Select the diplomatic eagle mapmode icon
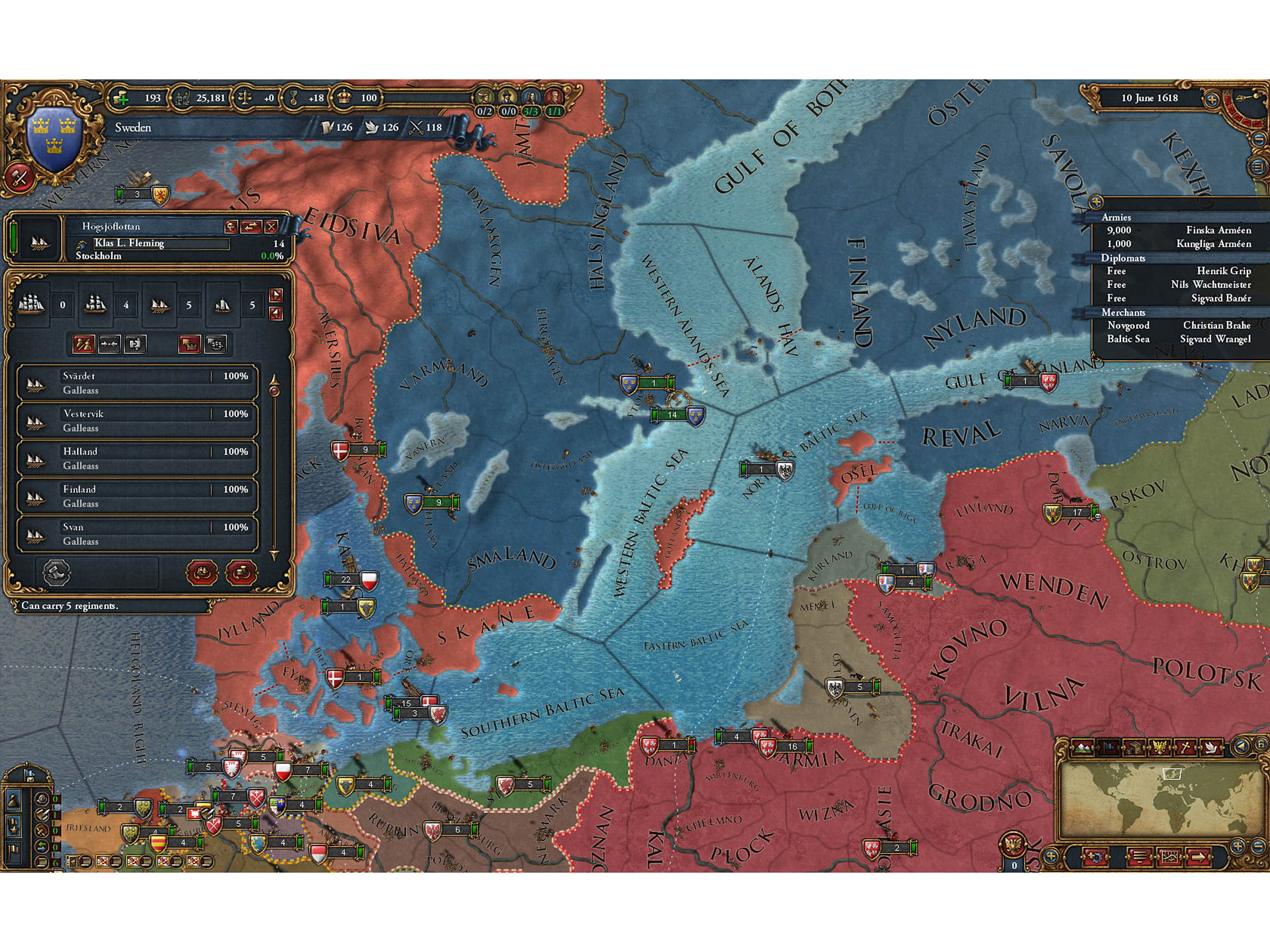Image resolution: width=1270 pixels, height=952 pixels. click(x=1160, y=748)
